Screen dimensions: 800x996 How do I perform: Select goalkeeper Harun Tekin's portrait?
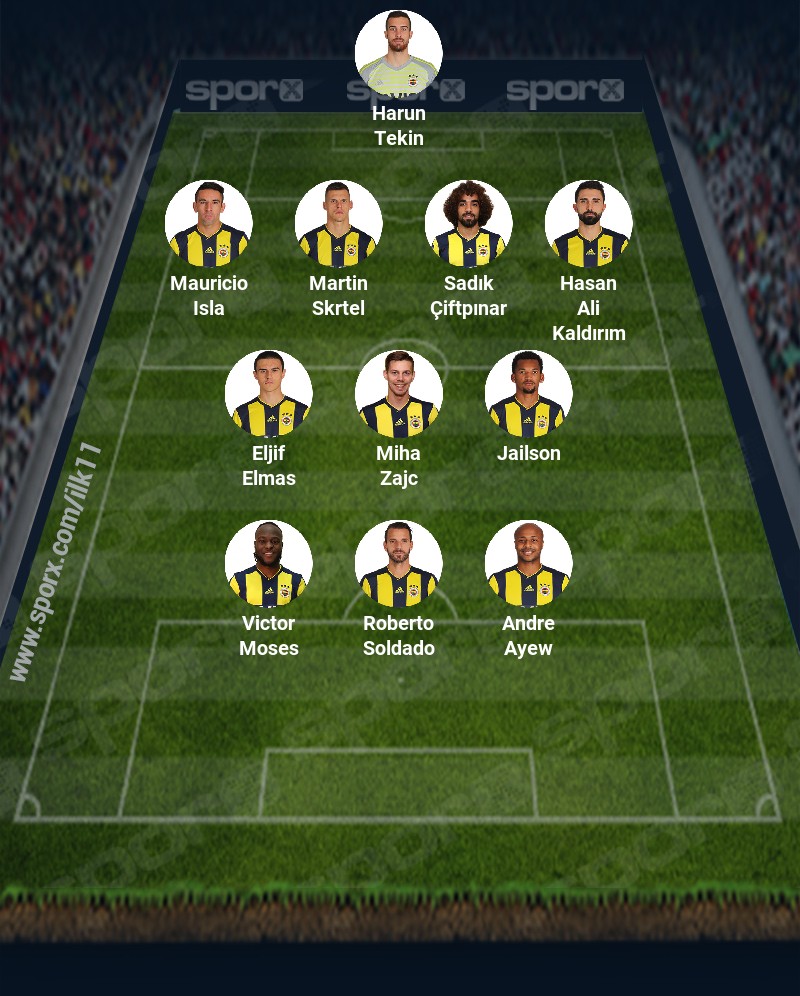pyautogui.click(x=399, y=54)
